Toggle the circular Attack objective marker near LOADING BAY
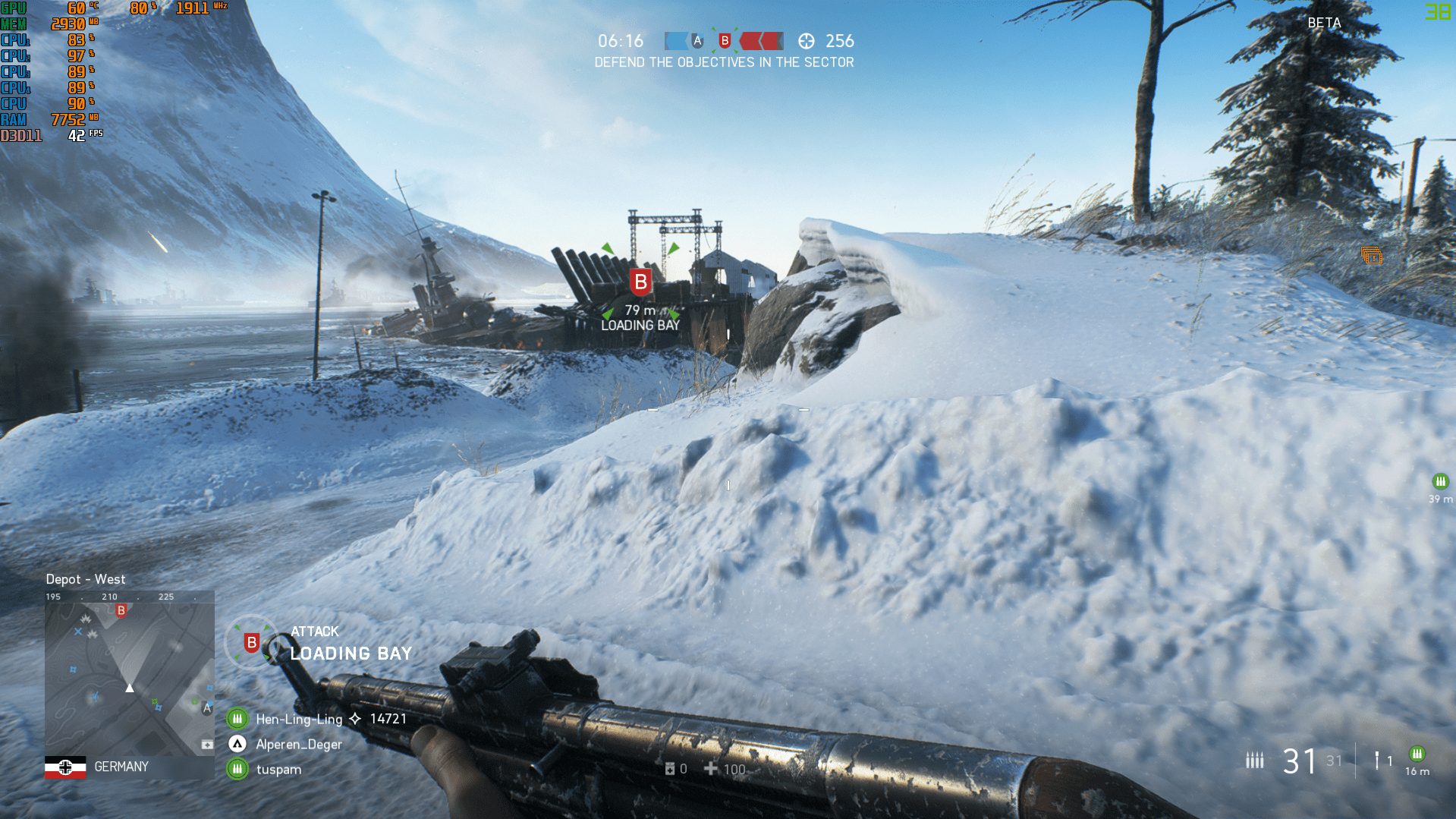This screenshot has width=1456, height=819. (251, 641)
